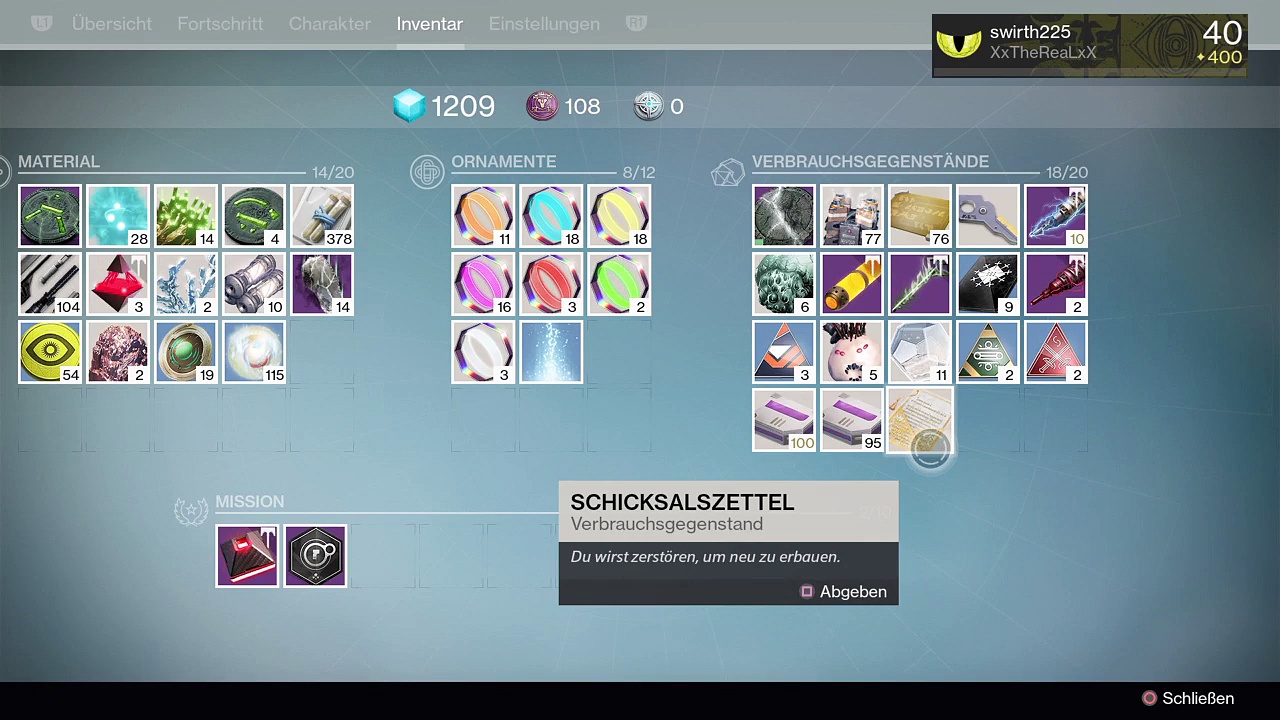Choose the red pyramid material with count 3
This screenshot has width=1280, height=720.
[x=118, y=284]
